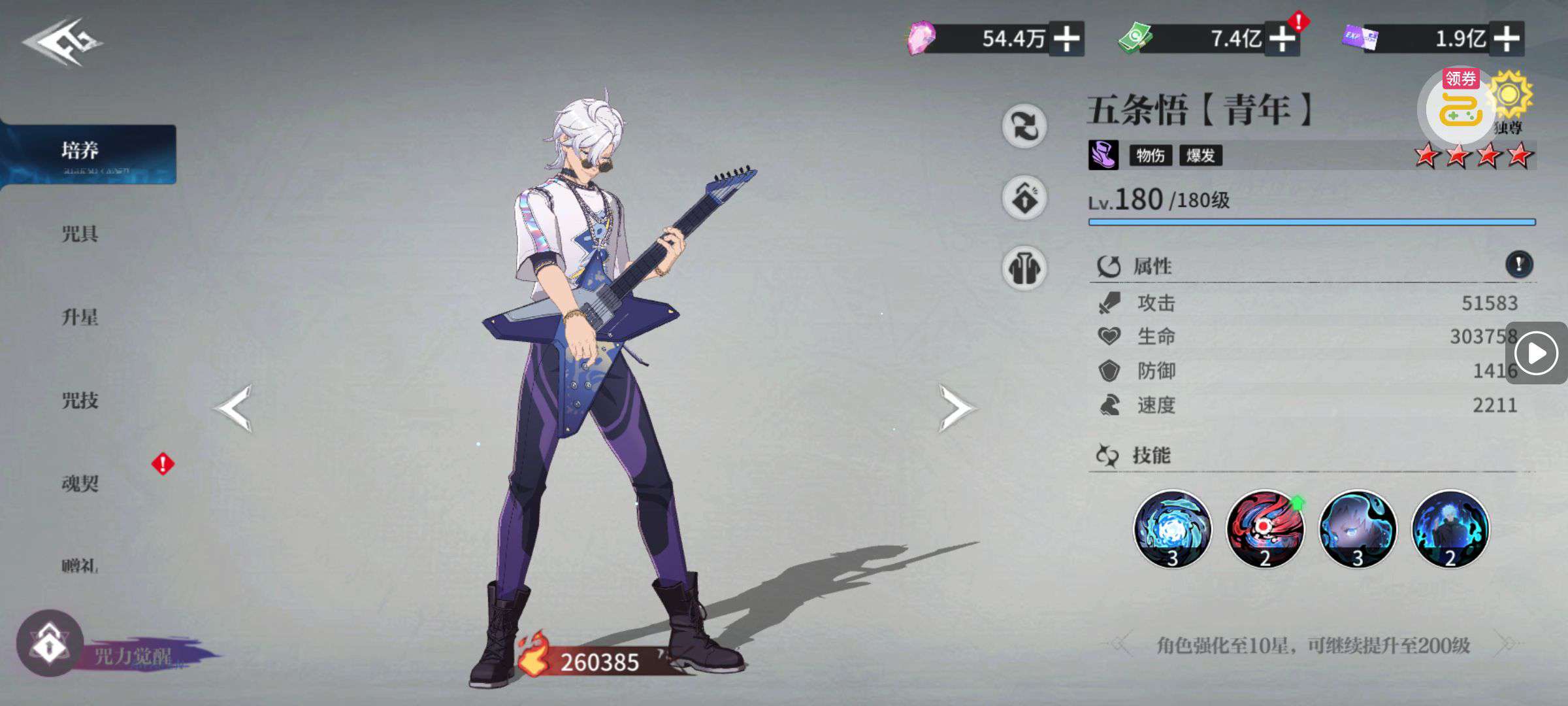
Task: Show the next character with right arrow
Action: click(956, 409)
